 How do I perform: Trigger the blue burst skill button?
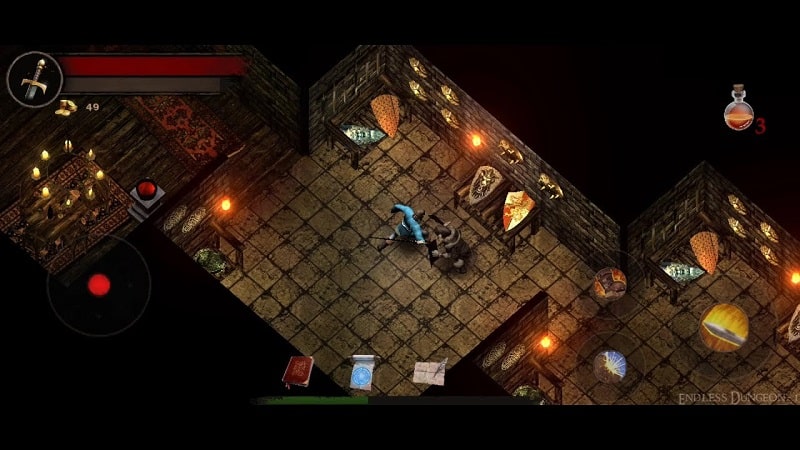609,366
